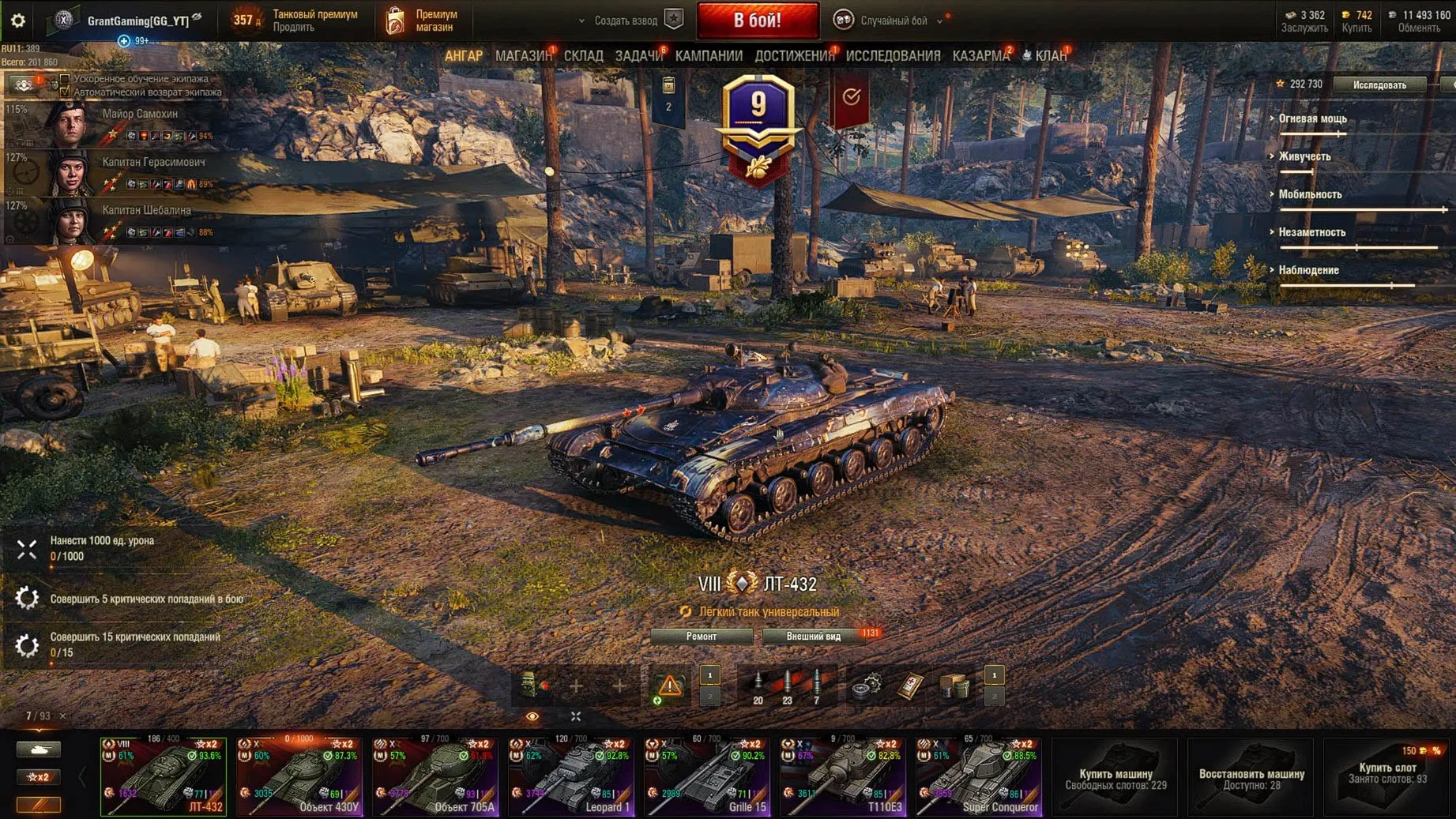Start battle with the red В бой! button
The image size is (1456, 819).
(x=758, y=21)
